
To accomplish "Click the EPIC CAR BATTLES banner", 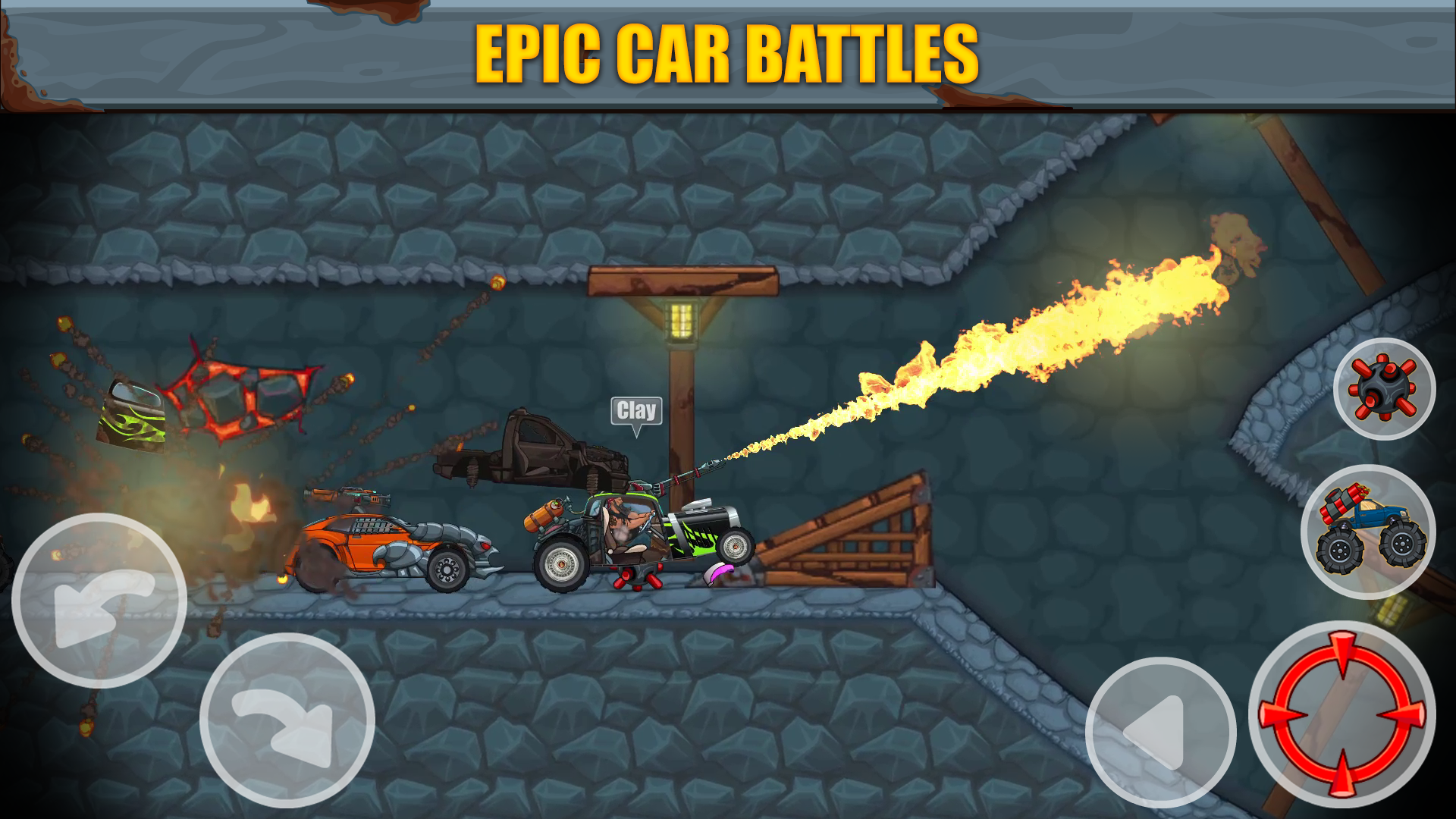I will 728,52.
